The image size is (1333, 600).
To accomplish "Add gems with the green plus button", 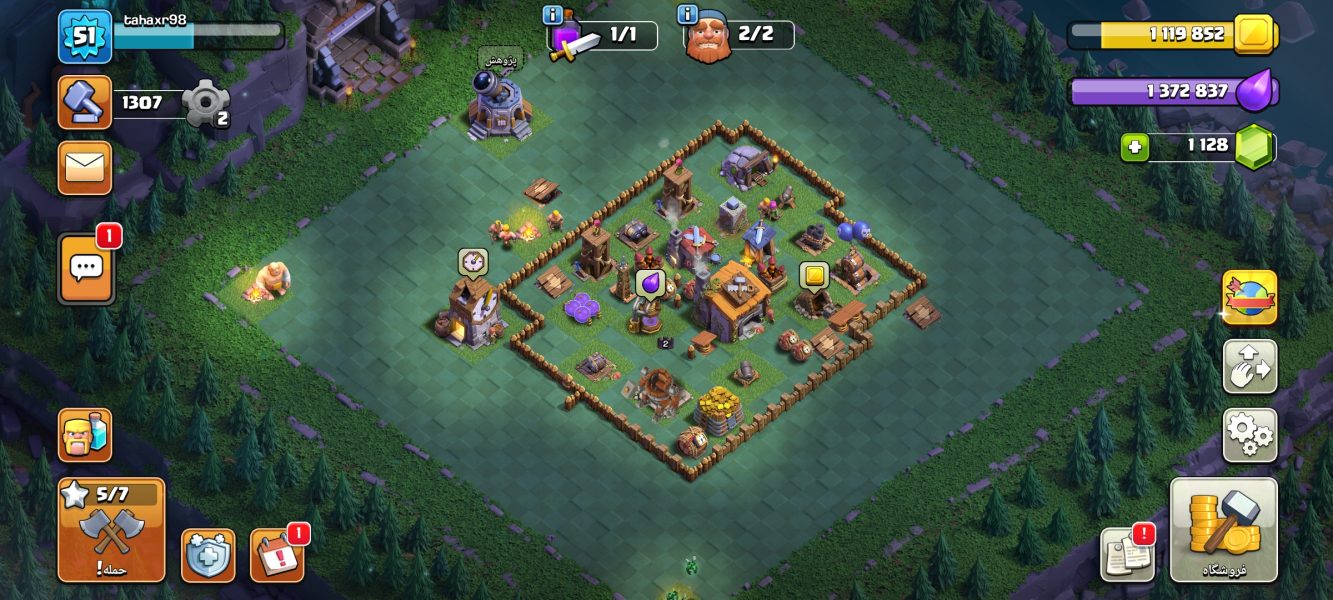I will pos(1134,147).
